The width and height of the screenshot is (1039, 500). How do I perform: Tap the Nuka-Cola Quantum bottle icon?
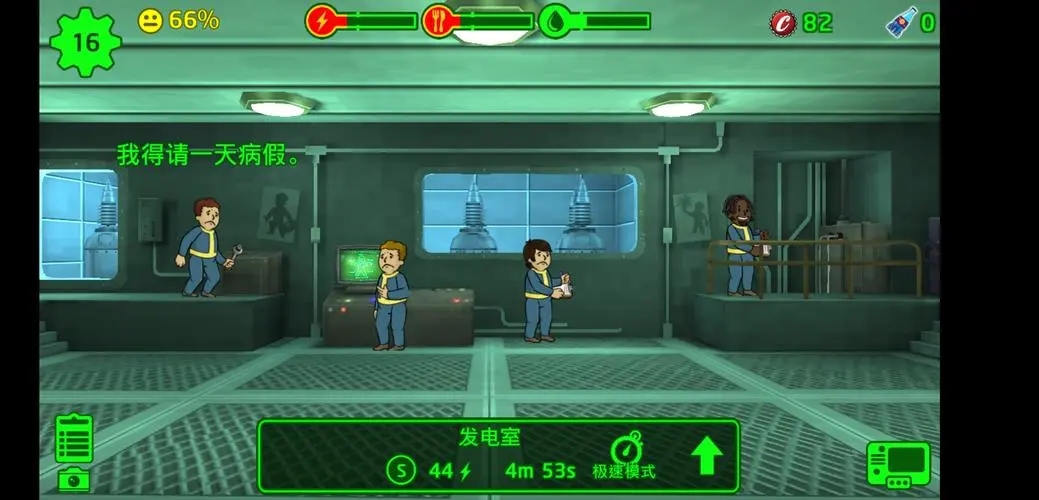(901, 22)
